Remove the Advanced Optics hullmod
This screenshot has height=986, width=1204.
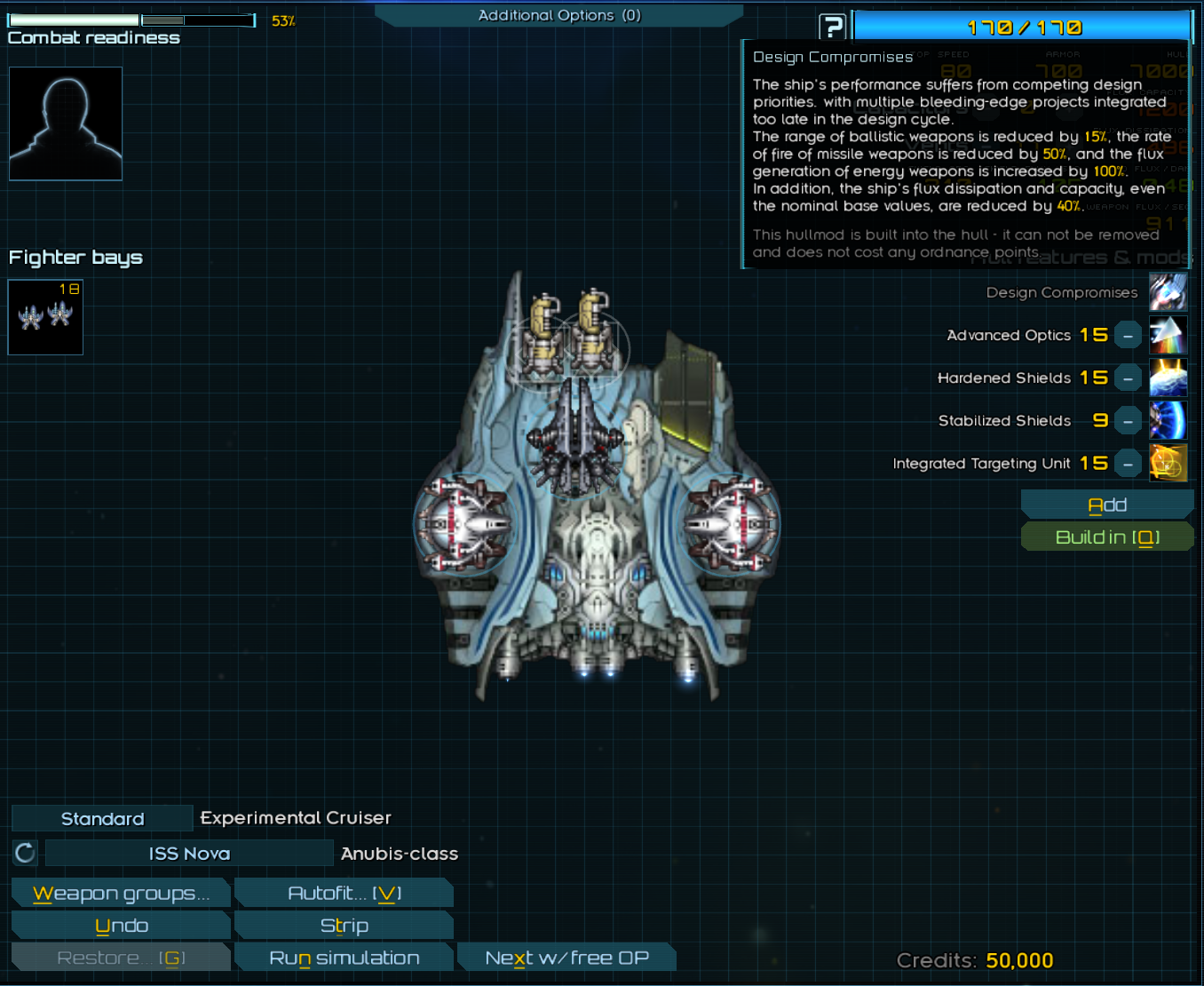click(x=1128, y=336)
